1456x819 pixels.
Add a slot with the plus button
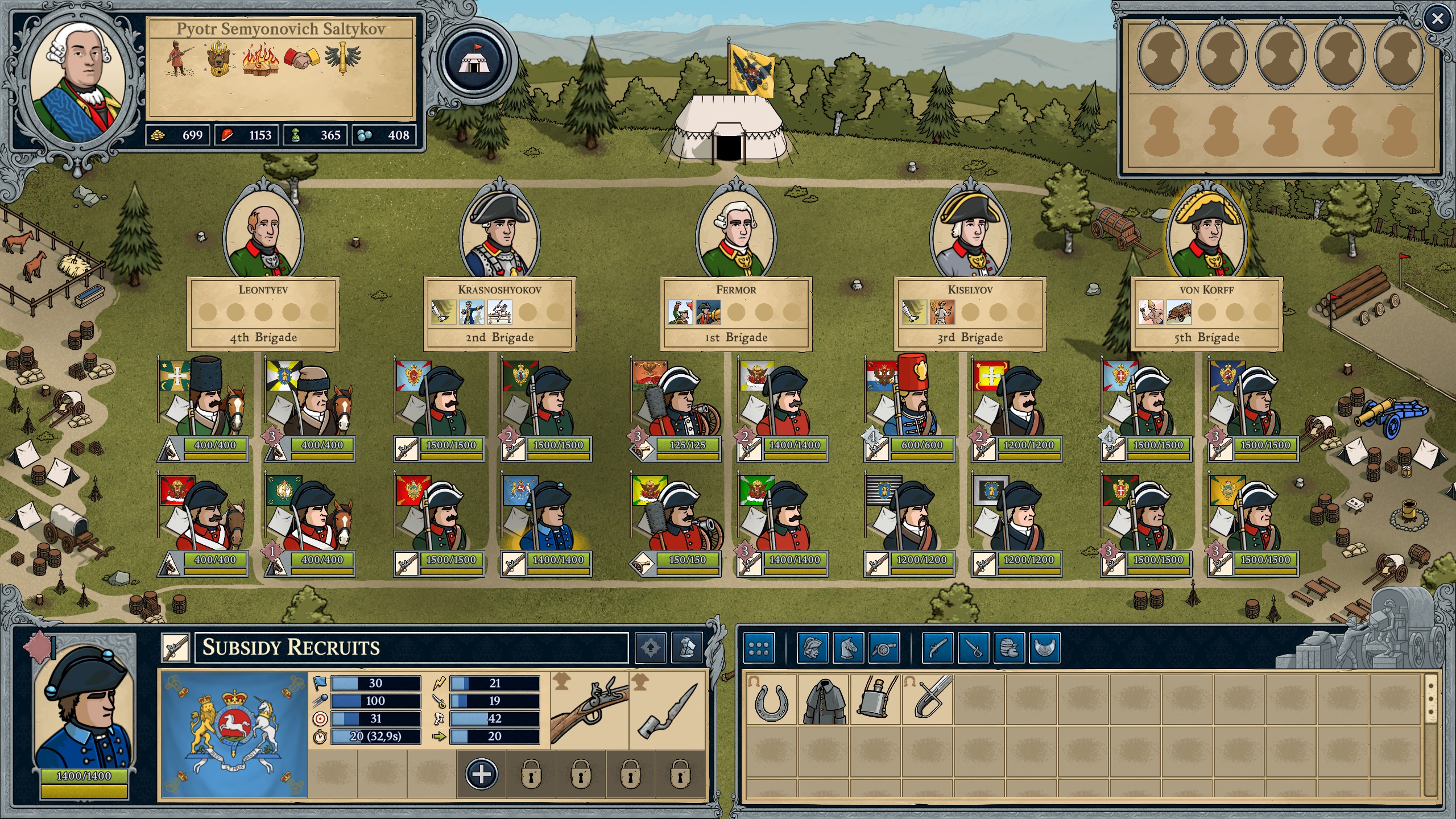(481, 774)
